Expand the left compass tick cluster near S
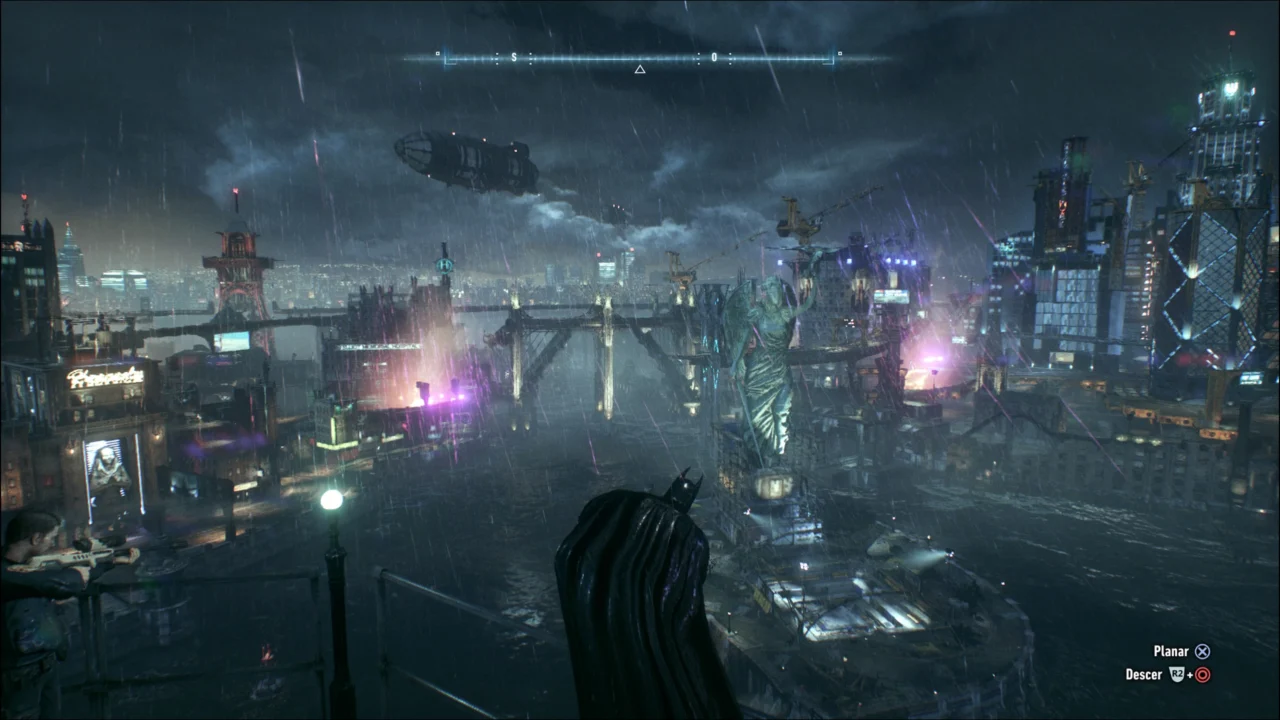This screenshot has width=1280, height=720. coord(496,56)
